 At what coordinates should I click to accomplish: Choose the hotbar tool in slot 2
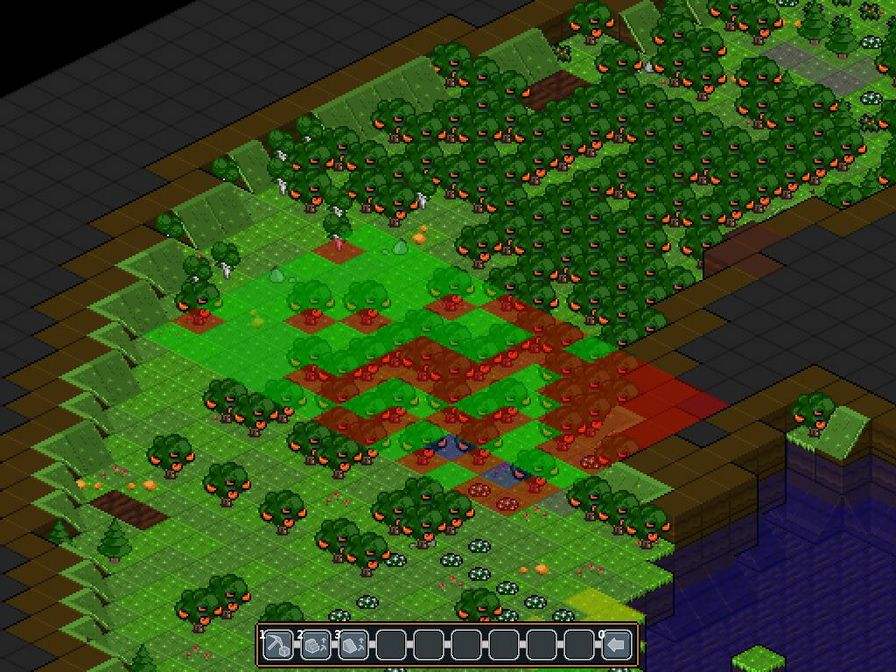pos(316,644)
